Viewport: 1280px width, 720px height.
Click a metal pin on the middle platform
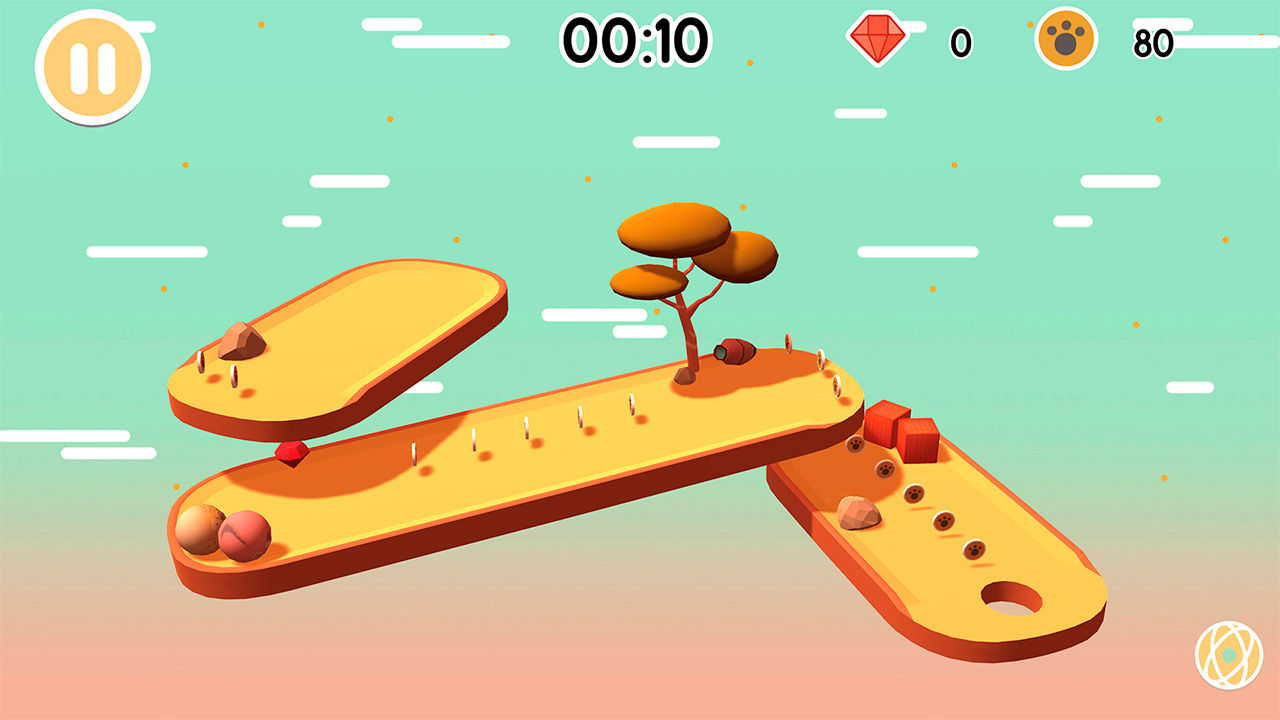pyautogui.click(x=525, y=428)
